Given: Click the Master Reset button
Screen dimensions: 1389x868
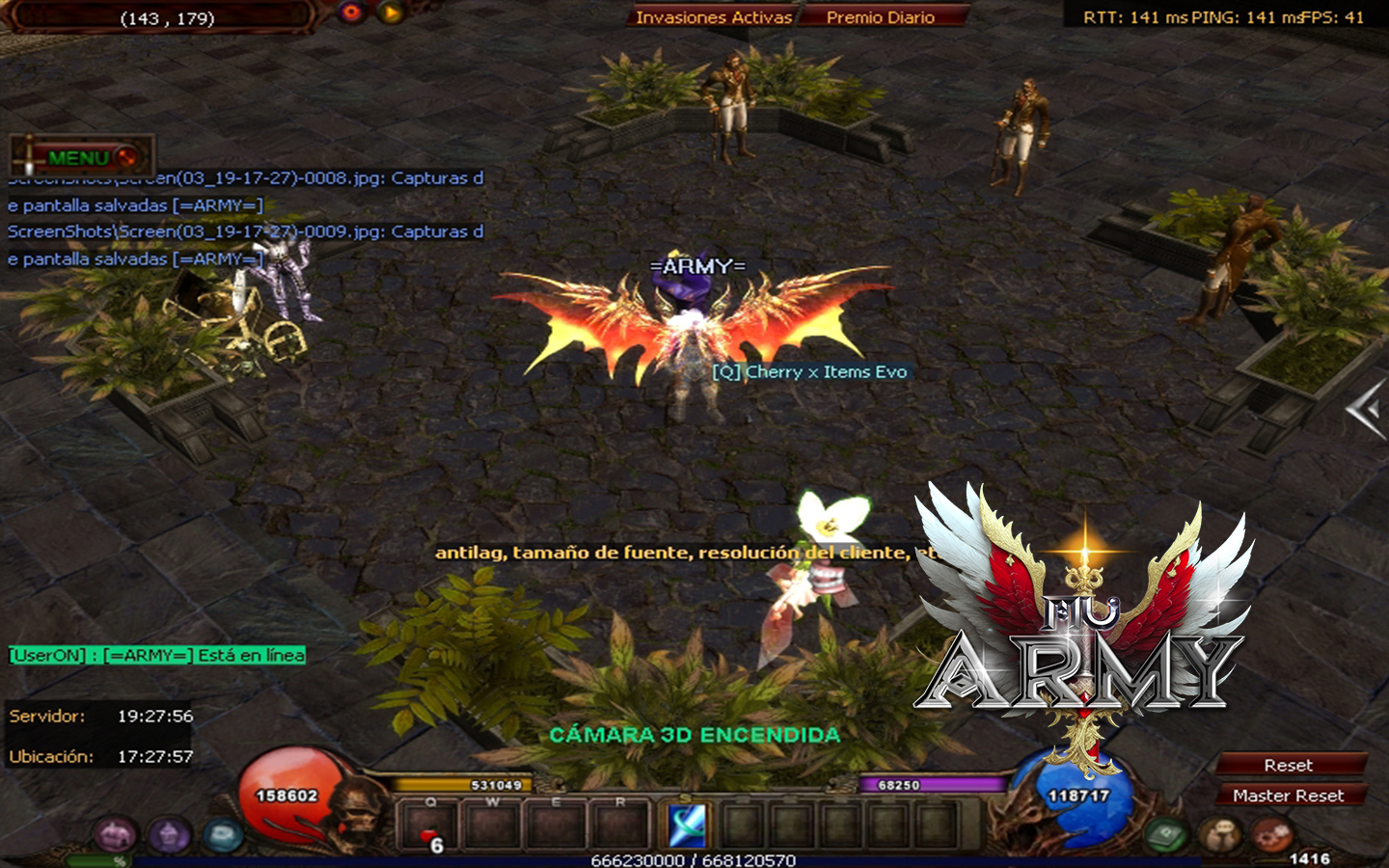Looking at the screenshot, I should click(1289, 796).
